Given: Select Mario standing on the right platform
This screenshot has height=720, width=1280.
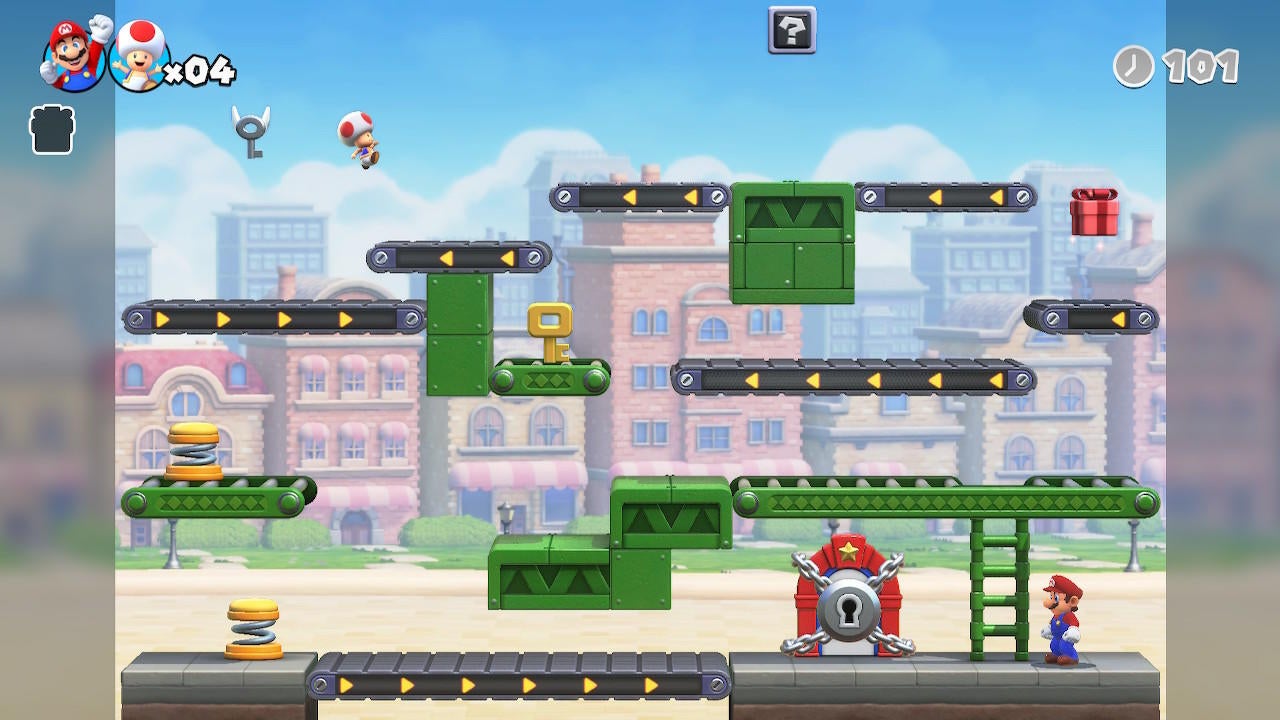Looking at the screenshot, I should pos(1062,615).
